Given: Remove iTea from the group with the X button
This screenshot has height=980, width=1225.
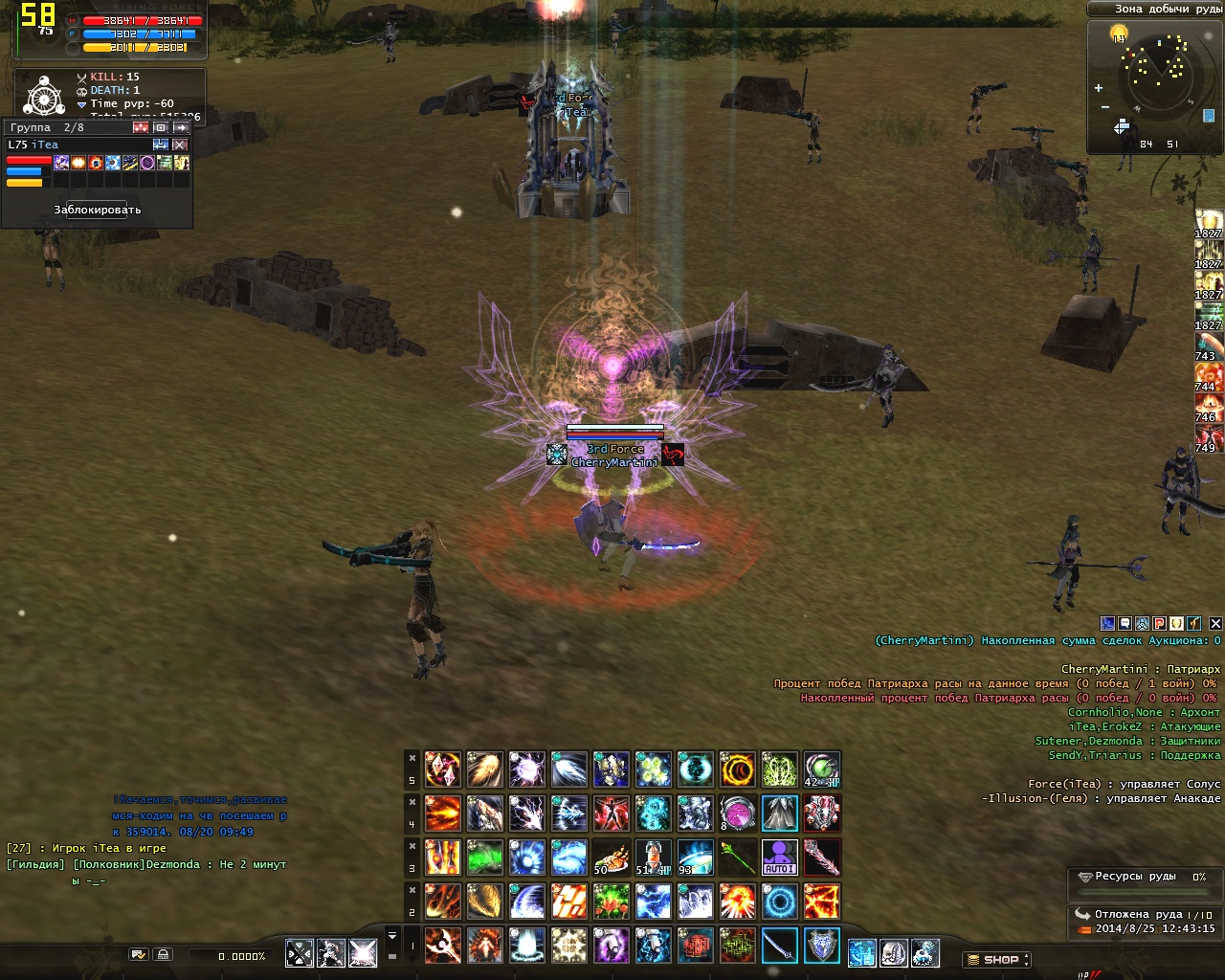Looking at the screenshot, I should [x=180, y=145].
